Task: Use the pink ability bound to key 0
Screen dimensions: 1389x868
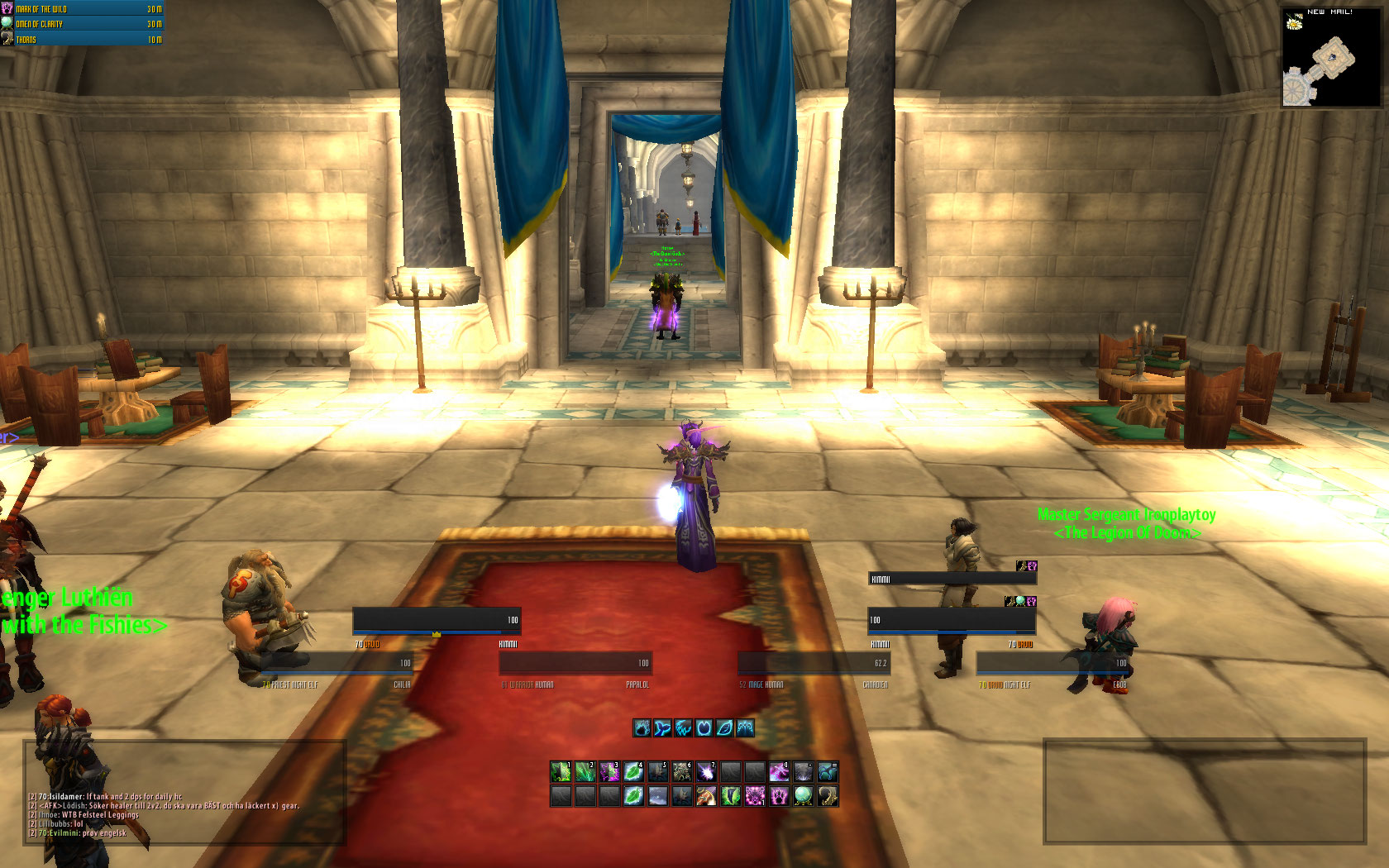Action: (778, 771)
